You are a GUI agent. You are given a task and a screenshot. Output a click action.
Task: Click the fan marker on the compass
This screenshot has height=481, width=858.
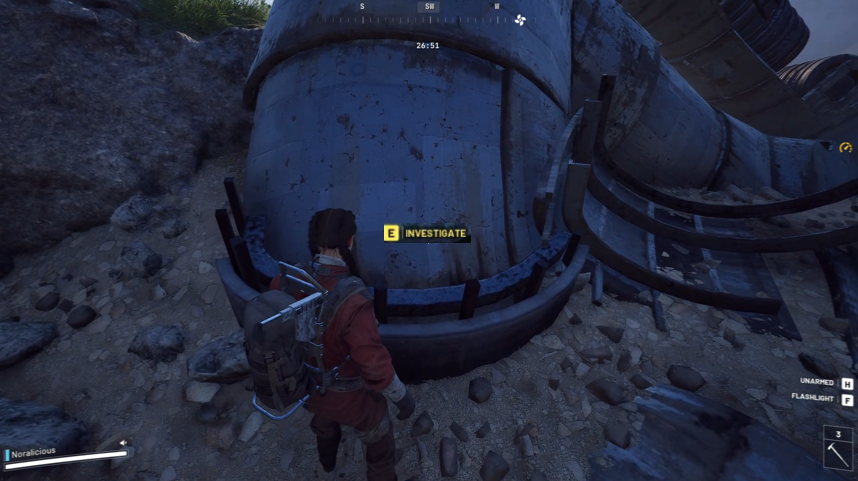pos(520,19)
